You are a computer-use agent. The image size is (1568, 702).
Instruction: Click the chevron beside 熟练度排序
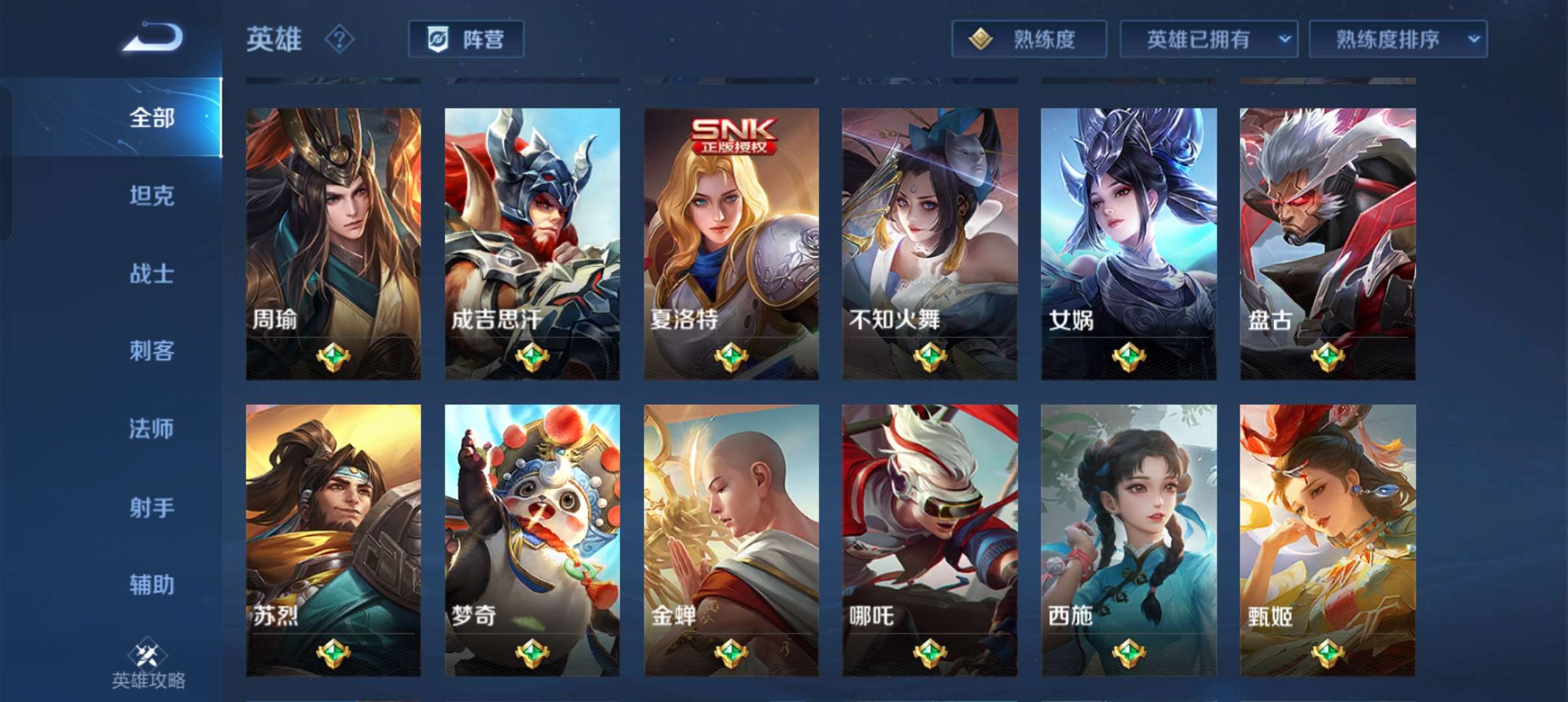click(x=1474, y=38)
